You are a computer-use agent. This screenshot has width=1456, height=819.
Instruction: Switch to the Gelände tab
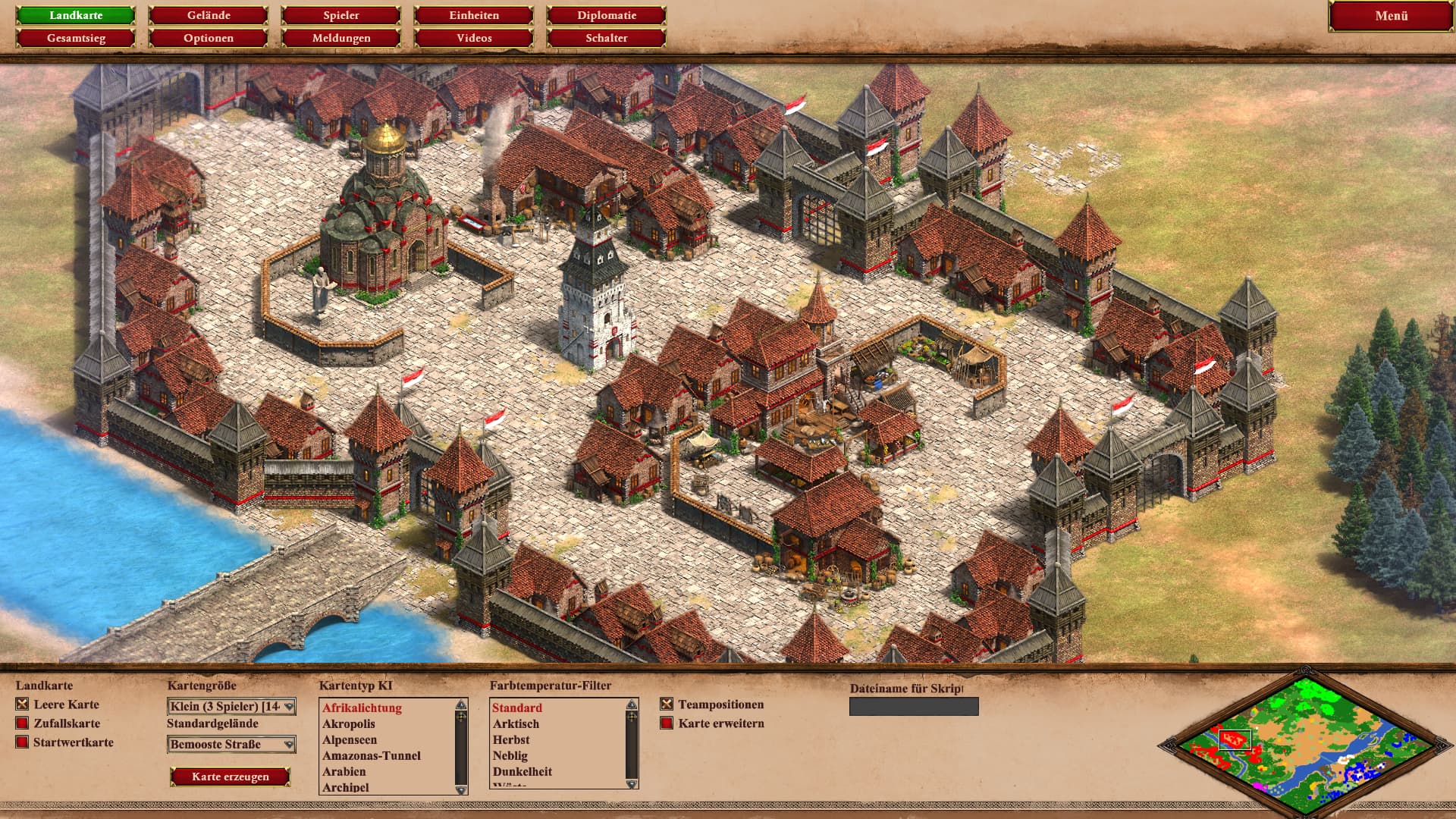pyautogui.click(x=209, y=15)
